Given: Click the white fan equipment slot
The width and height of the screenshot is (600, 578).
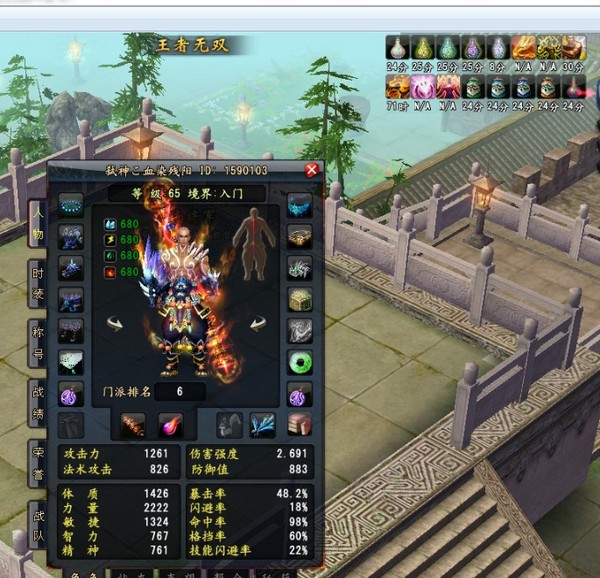Looking at the screenshot, I should 72,362.
